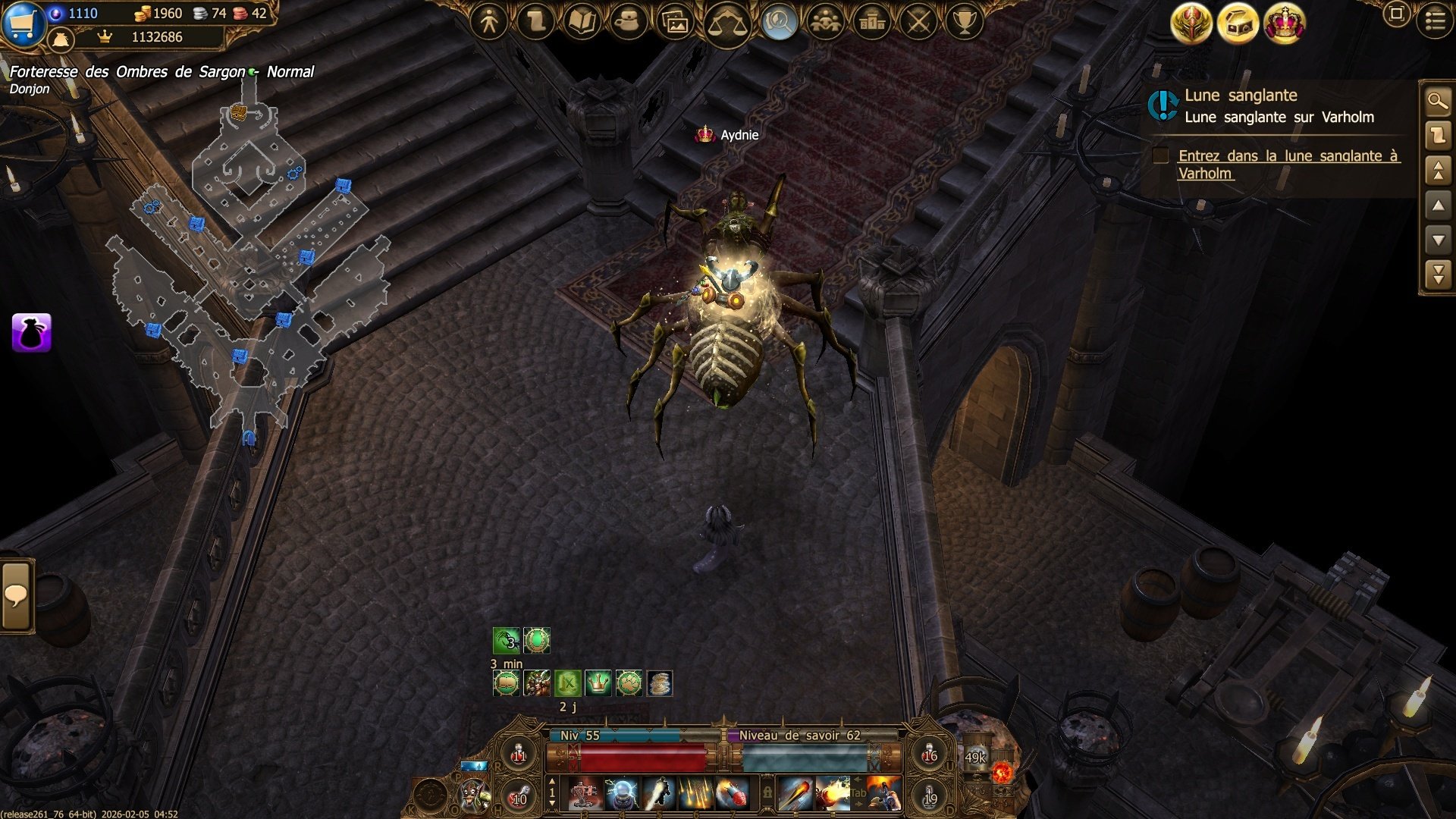Open the open-book skills menu

(582, 22)
